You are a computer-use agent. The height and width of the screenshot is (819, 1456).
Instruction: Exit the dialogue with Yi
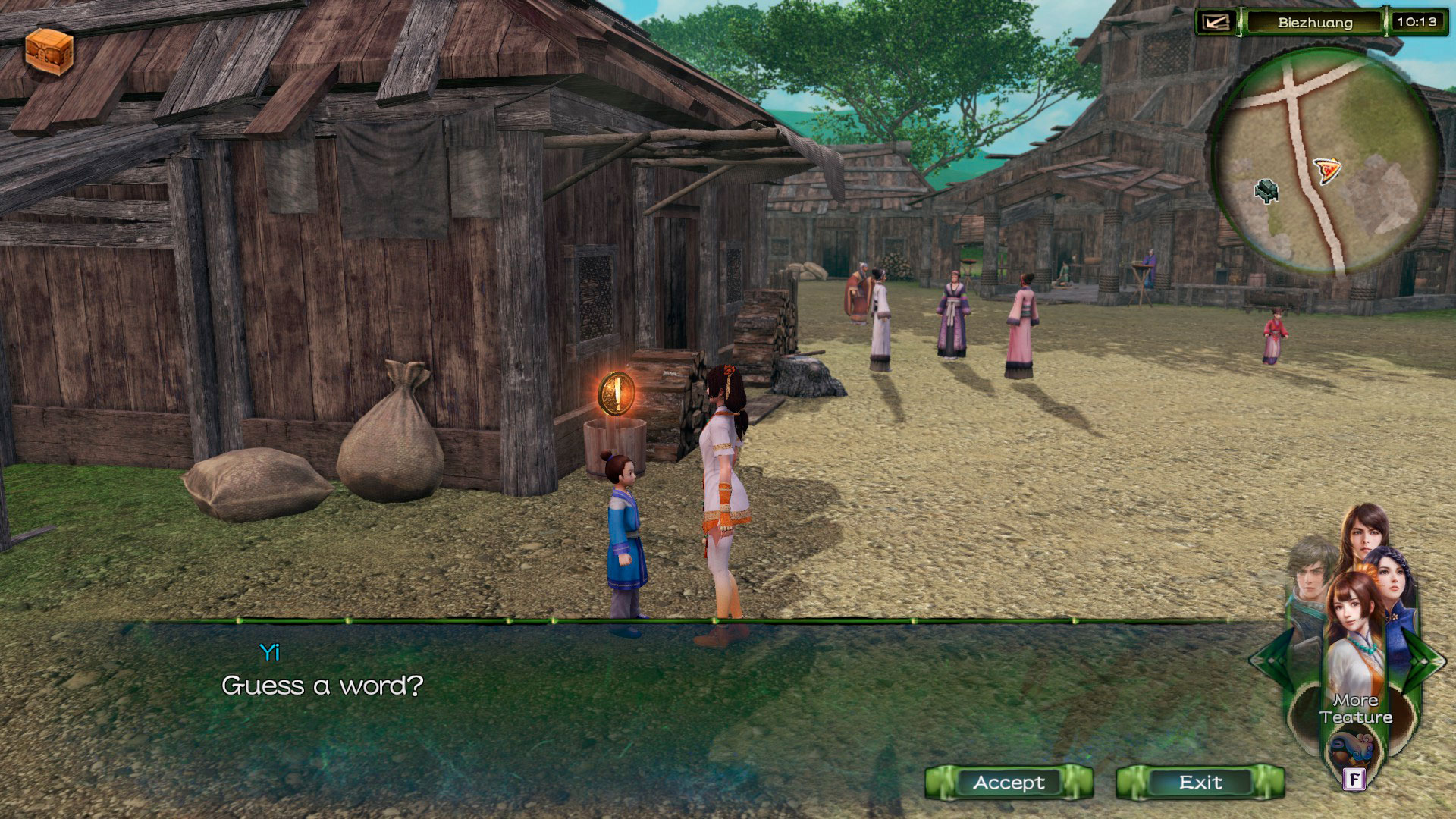pyautogui.click(x=1200, y=783)
